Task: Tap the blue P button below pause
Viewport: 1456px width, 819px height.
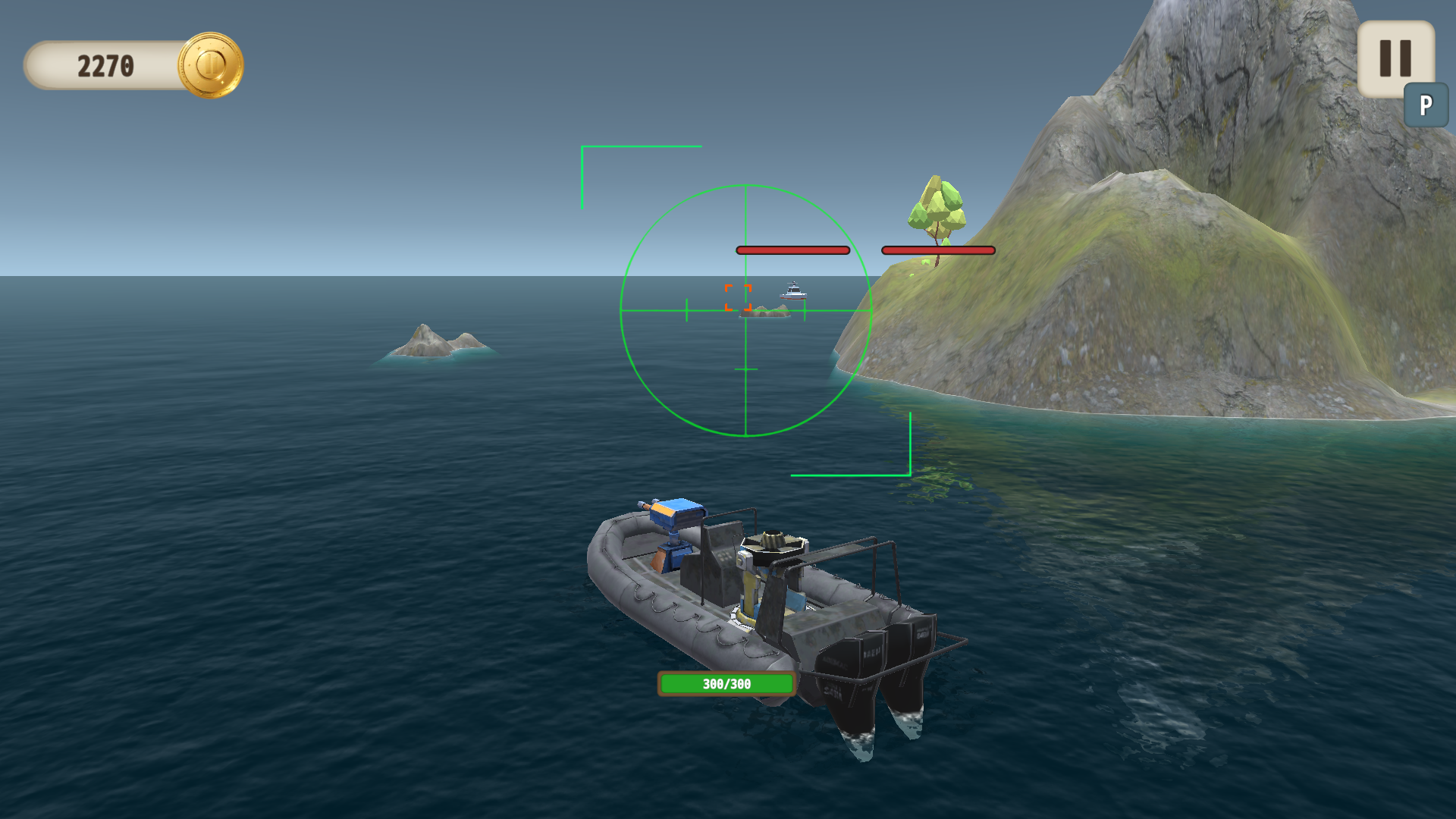Action: 1426,102
